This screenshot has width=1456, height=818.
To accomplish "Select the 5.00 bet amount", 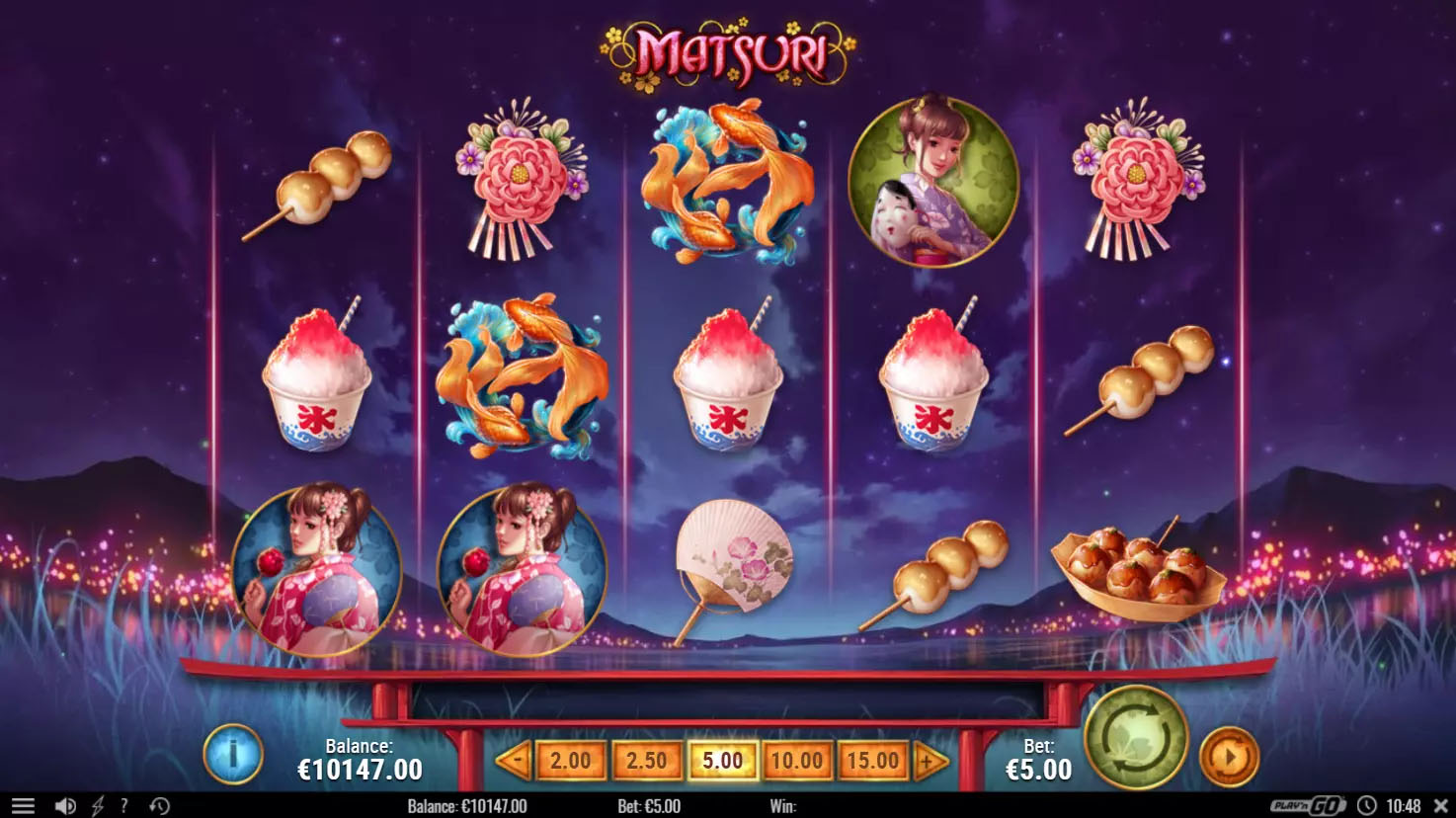I will coord(722,761).
